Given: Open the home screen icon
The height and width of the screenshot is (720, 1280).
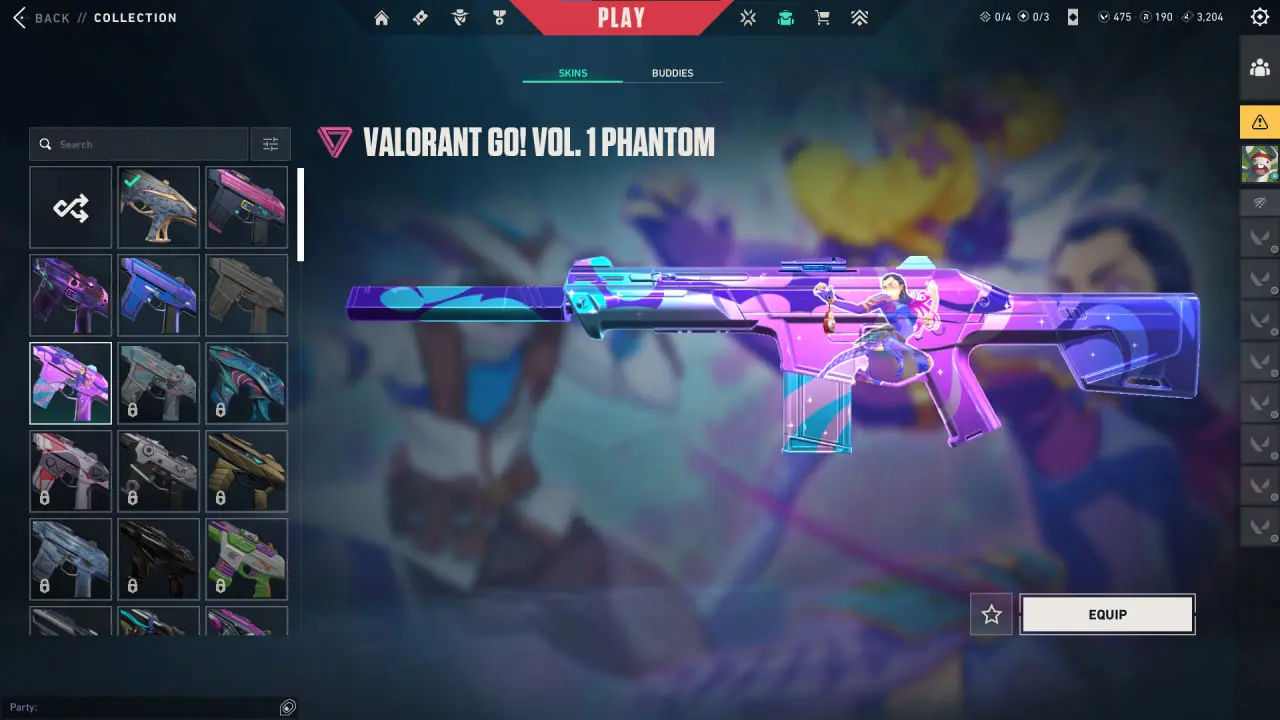Looking at the screenshot, I should 381,18.
